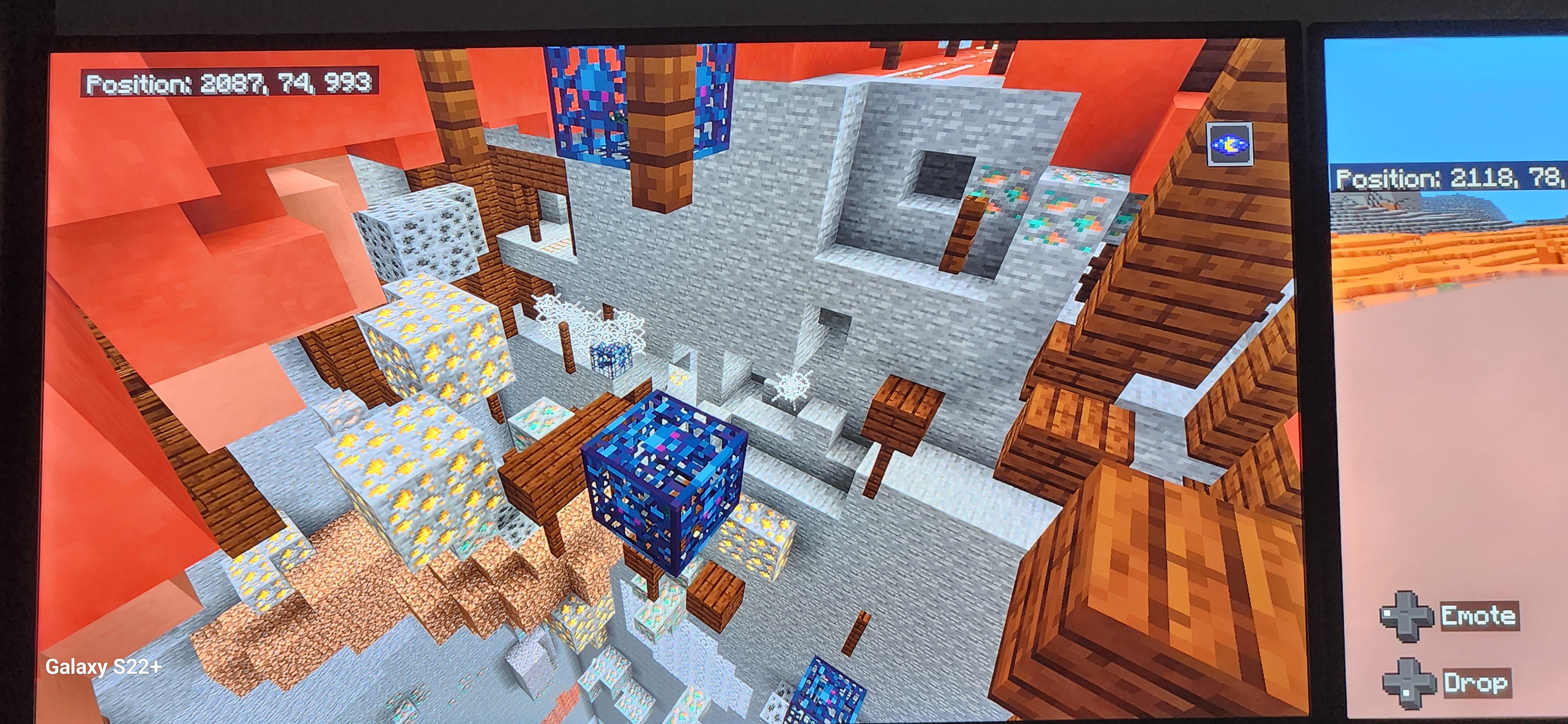Click the Galaxy S22+ watermark text
The width and height of the screenshot is (1568, 724).
pos(103,667)
